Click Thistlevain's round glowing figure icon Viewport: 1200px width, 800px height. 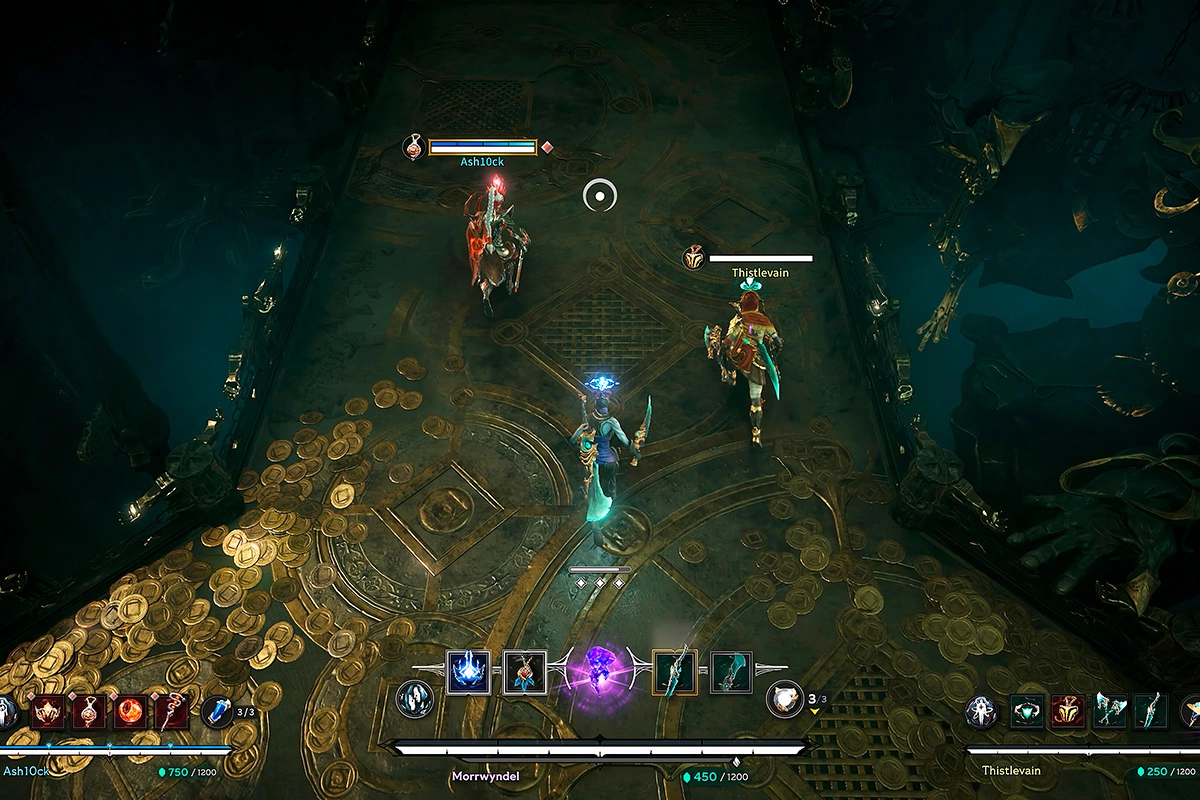pyautogui.click(x=981, y=712)
